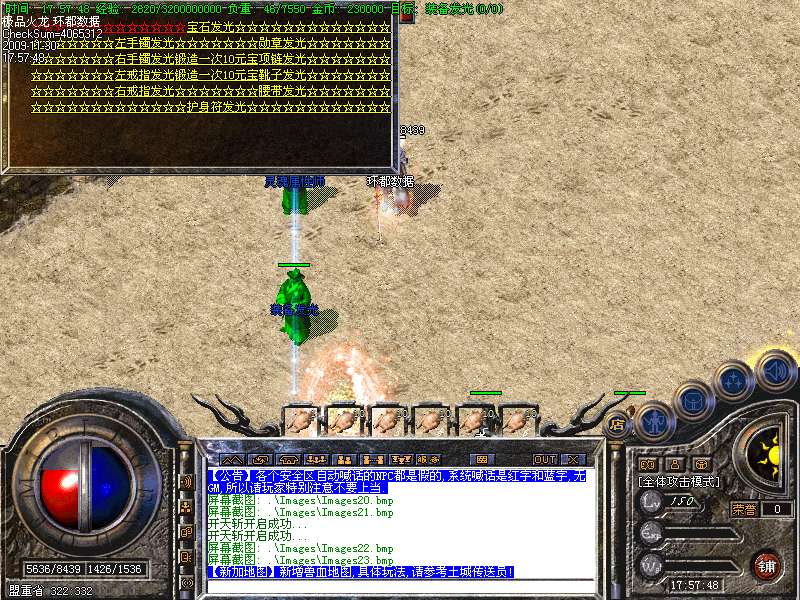This screenshot has height=600, width=800.
Task: Toggle sound with the speaker button
Action: [774, 371]
